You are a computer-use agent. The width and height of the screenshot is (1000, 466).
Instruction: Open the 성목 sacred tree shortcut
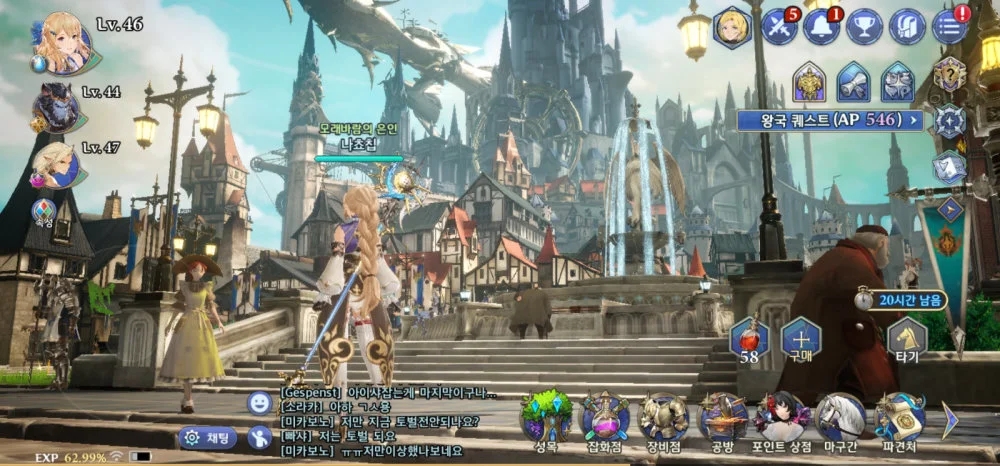tap(546, 417)
